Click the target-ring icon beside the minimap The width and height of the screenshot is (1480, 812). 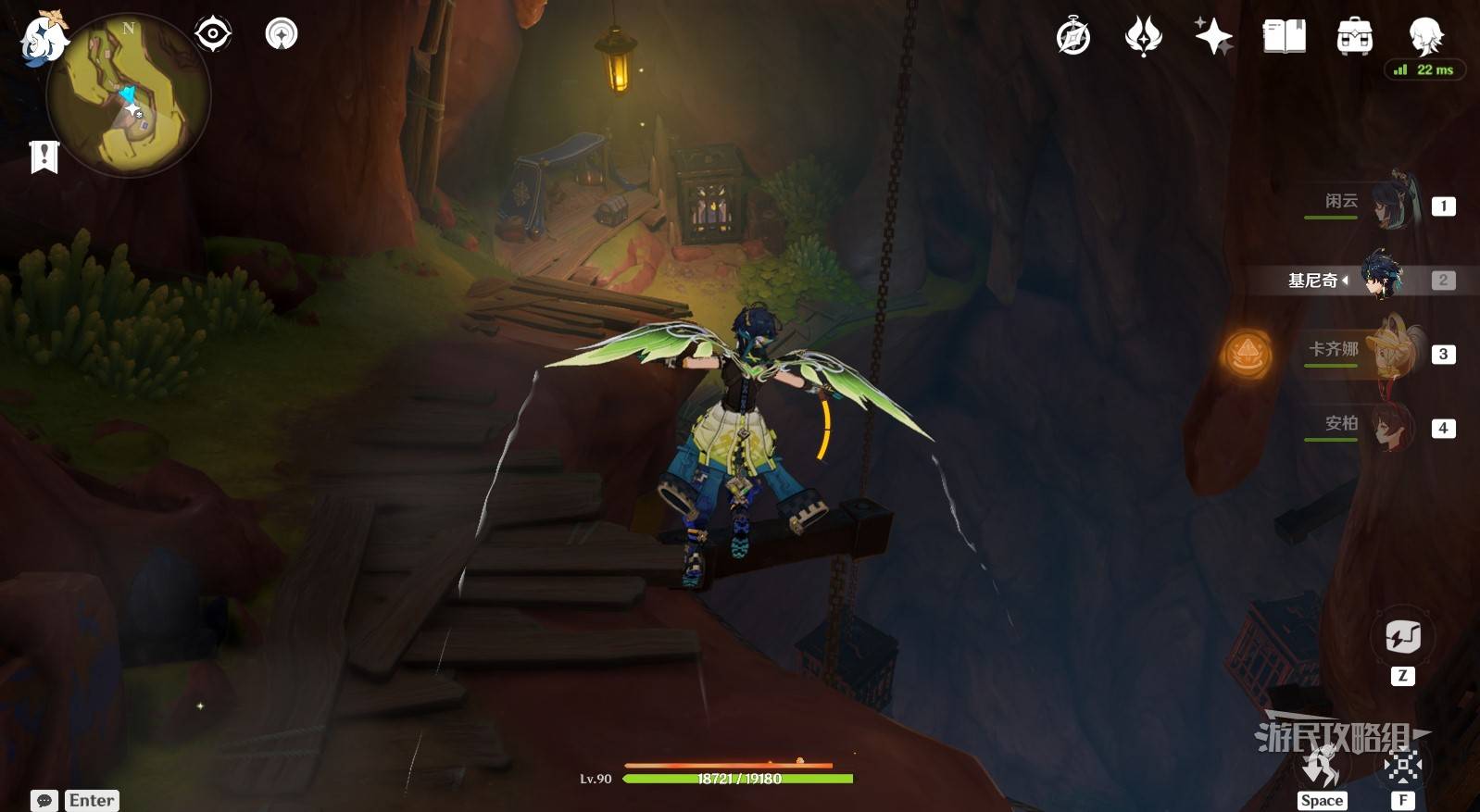[213, 34]
